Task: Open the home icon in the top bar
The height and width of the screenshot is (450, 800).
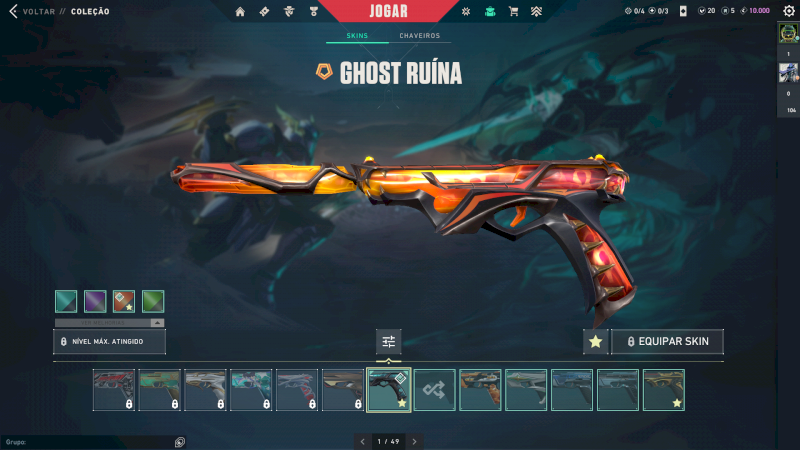Action: (240, 12)
